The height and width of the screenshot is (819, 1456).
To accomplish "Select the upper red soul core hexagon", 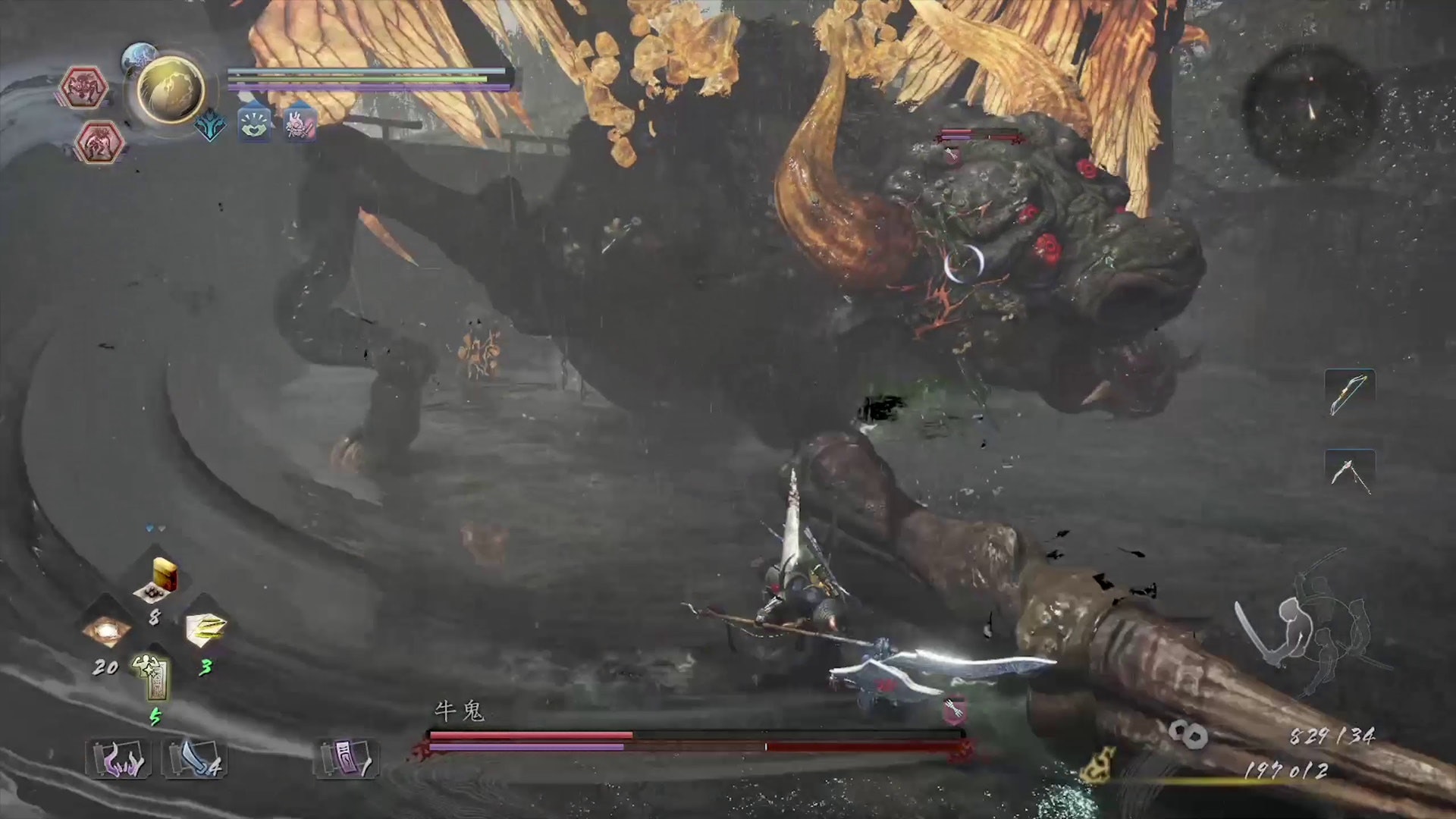I will pos(83,88).
